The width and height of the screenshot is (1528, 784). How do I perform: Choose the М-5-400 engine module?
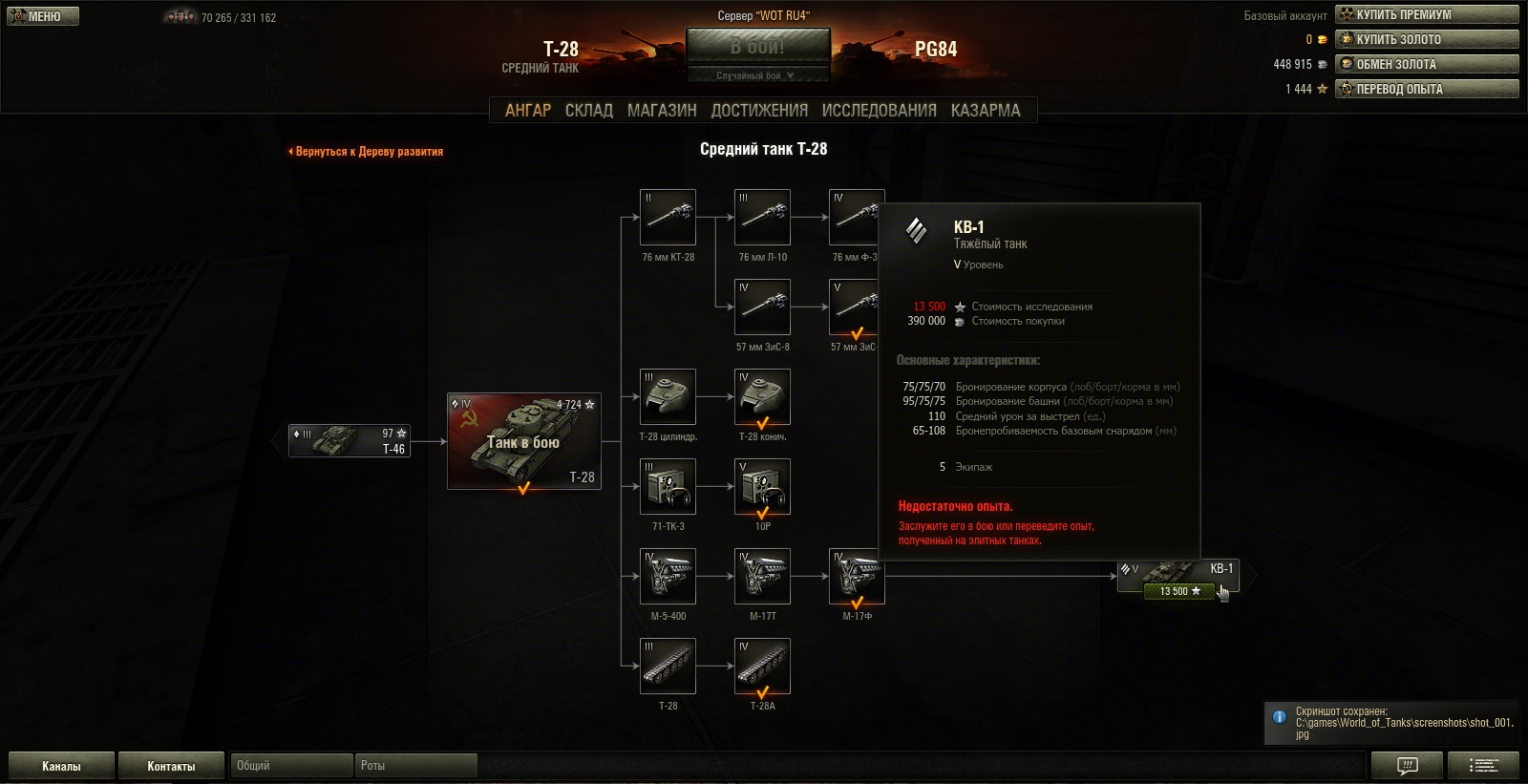(x=668, y=576)
